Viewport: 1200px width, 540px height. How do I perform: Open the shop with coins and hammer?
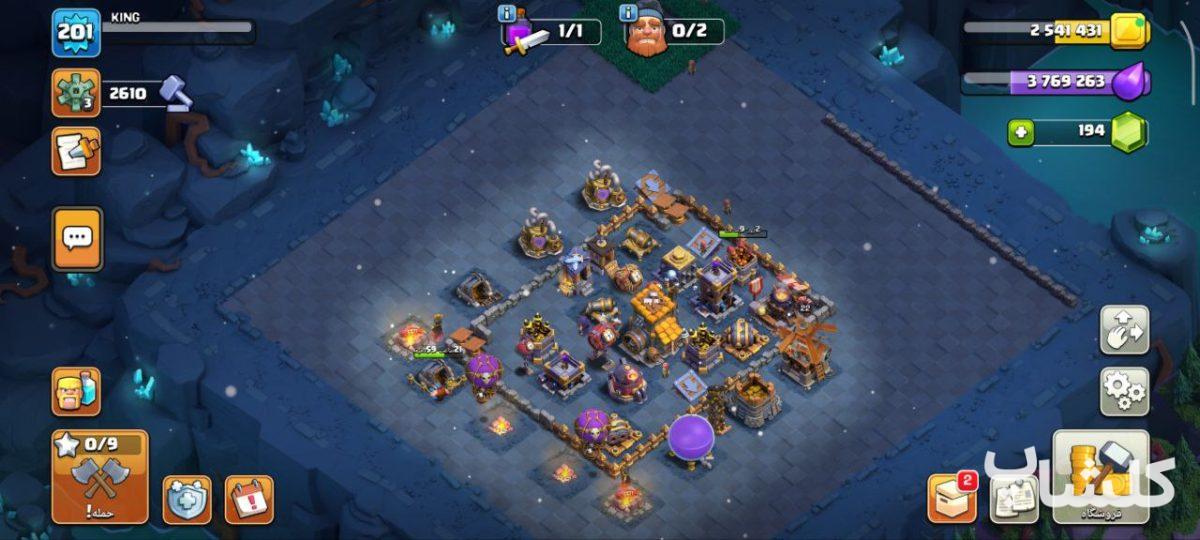click(x=1100, y=477)
